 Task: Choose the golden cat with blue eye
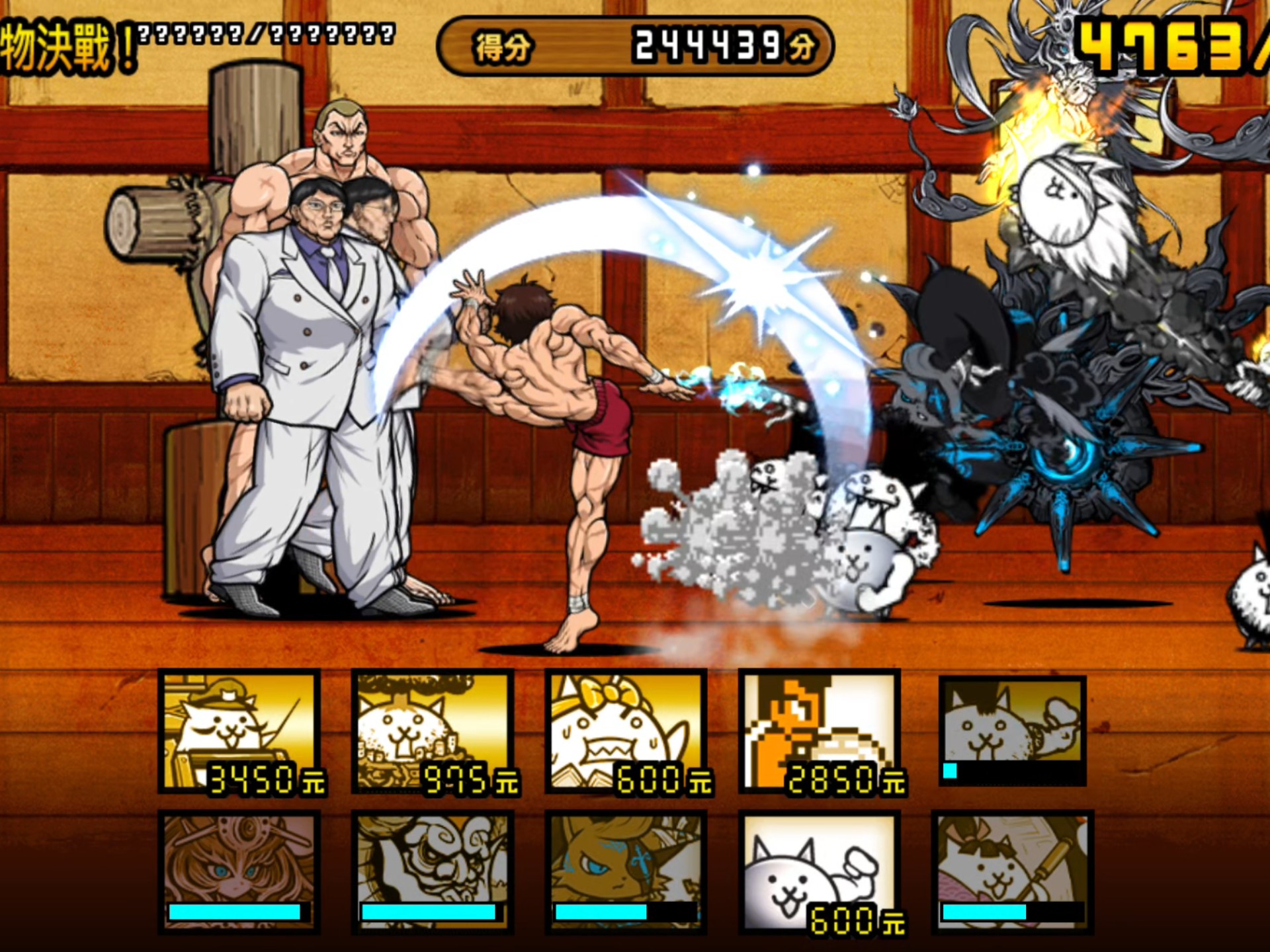pos(626,871)
